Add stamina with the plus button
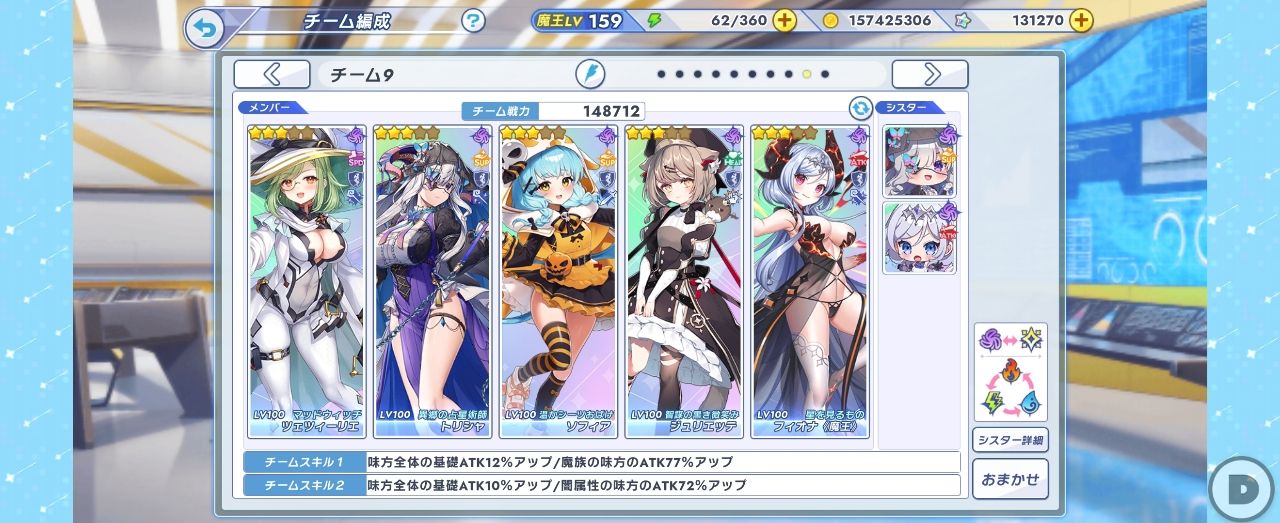The height and width of the screenshot is (523, 1280). 785,20
